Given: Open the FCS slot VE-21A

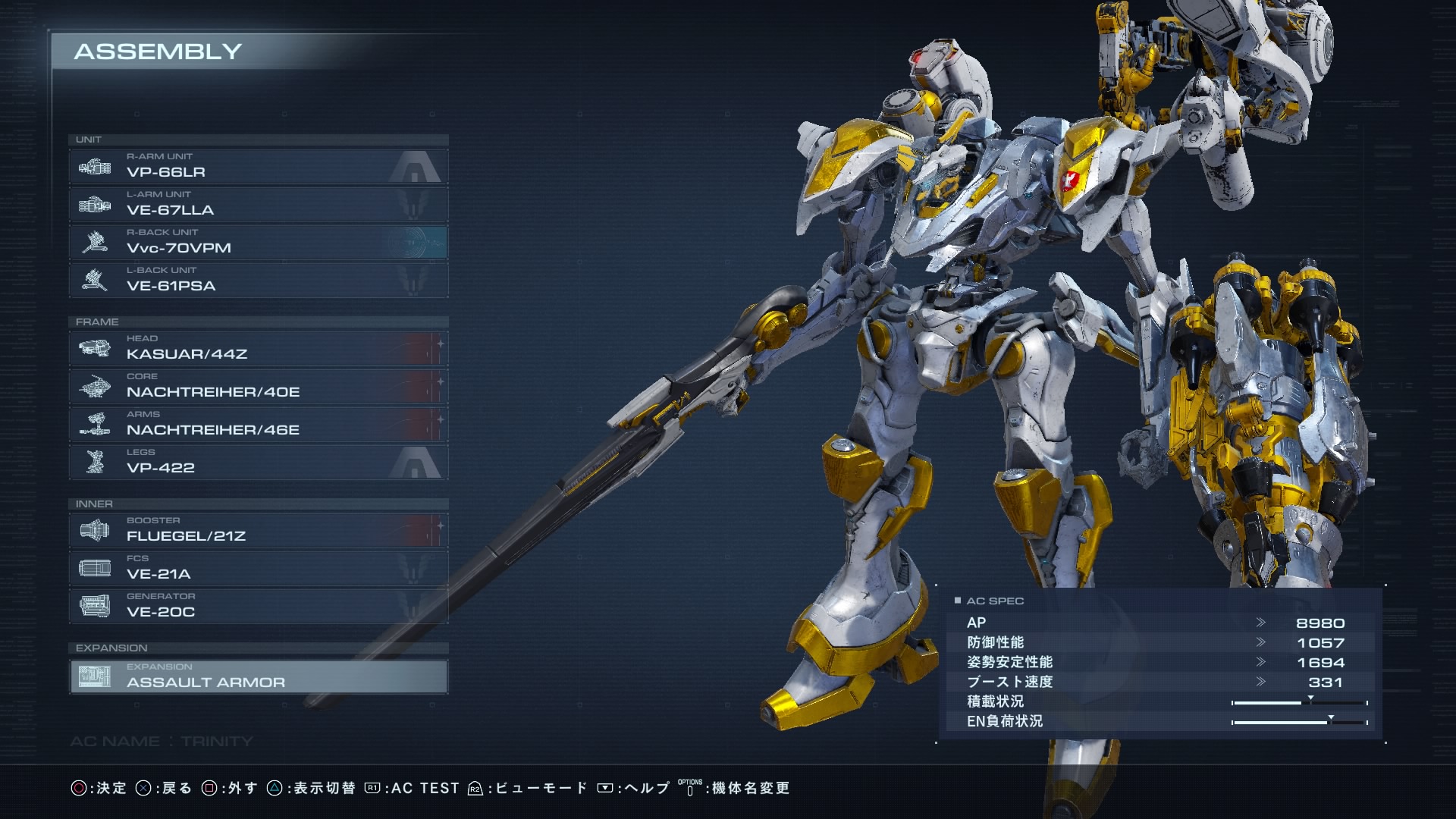Looking at the screenshot, I should [258, 568].
